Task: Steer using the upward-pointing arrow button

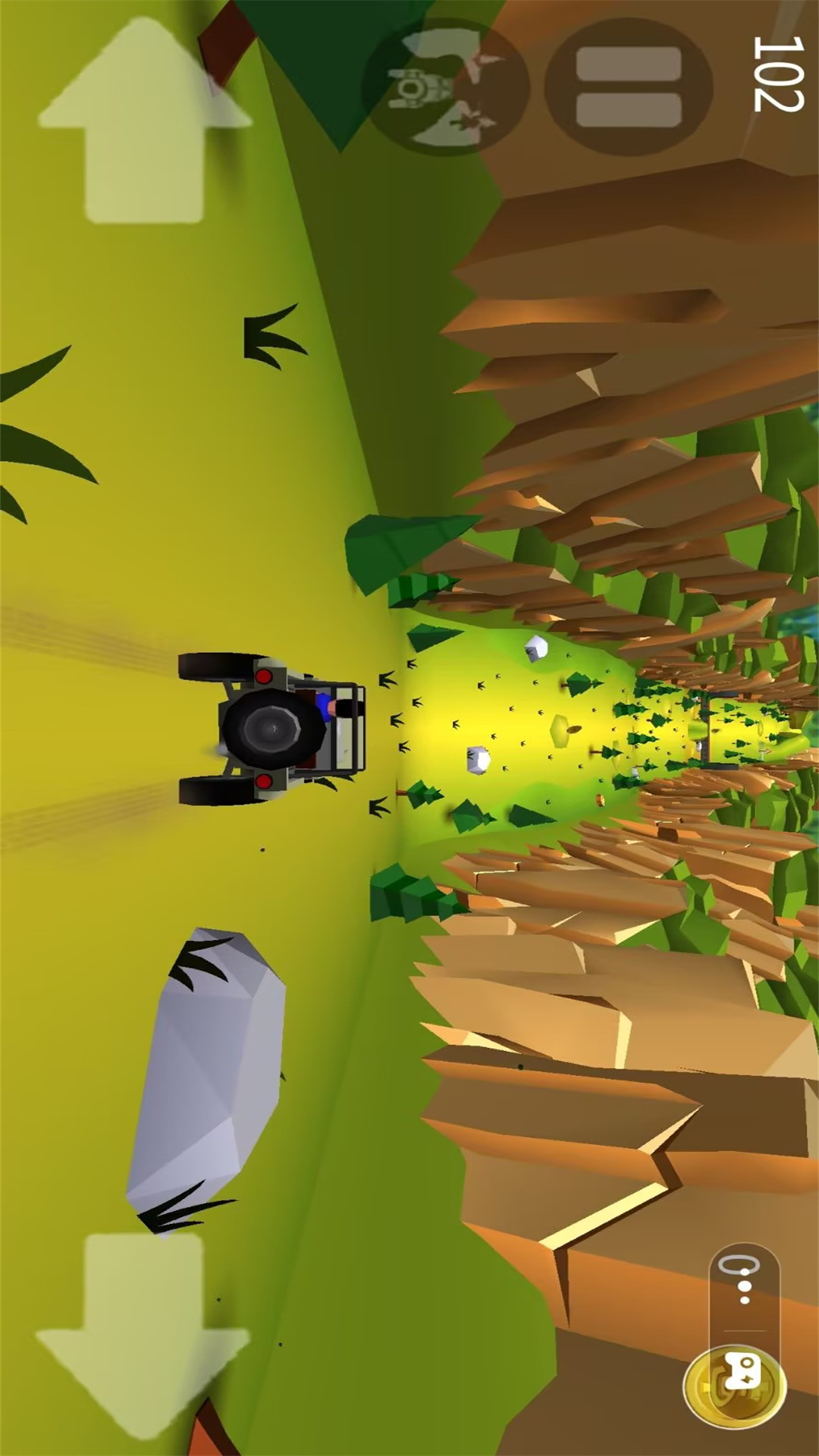Action: 144,121
